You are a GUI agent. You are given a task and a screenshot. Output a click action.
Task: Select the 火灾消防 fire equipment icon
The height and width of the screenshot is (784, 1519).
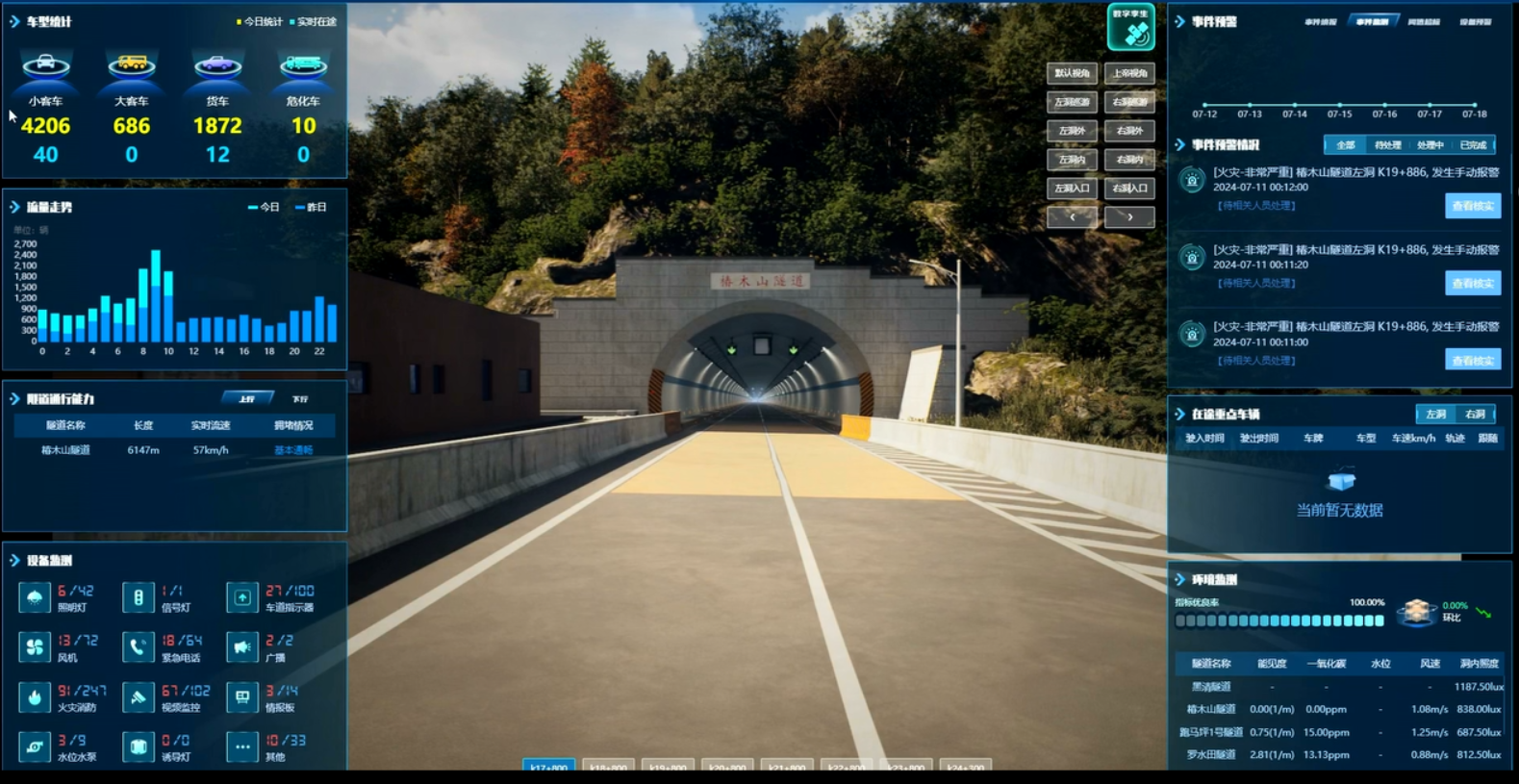coord(35,697)
